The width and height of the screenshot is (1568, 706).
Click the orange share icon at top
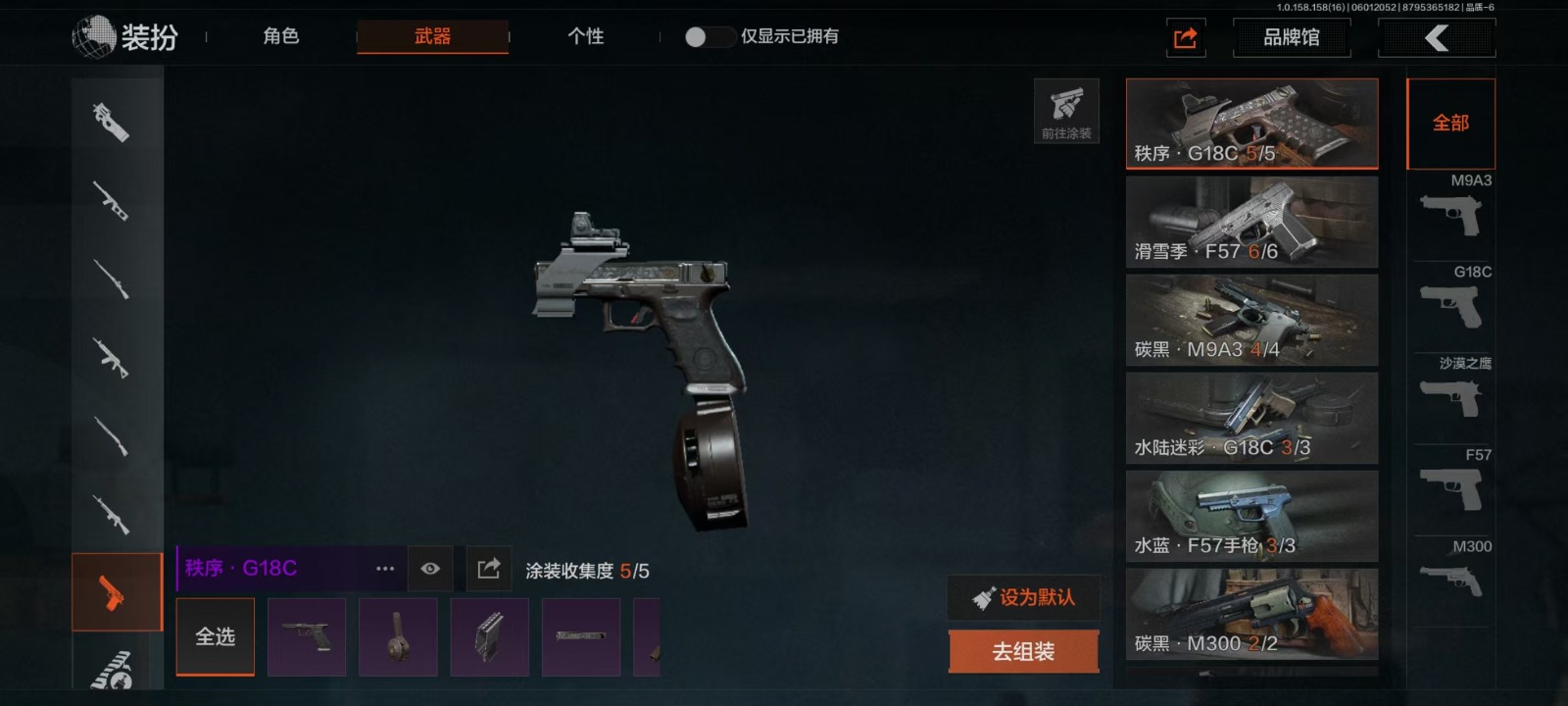[1185, 38]
